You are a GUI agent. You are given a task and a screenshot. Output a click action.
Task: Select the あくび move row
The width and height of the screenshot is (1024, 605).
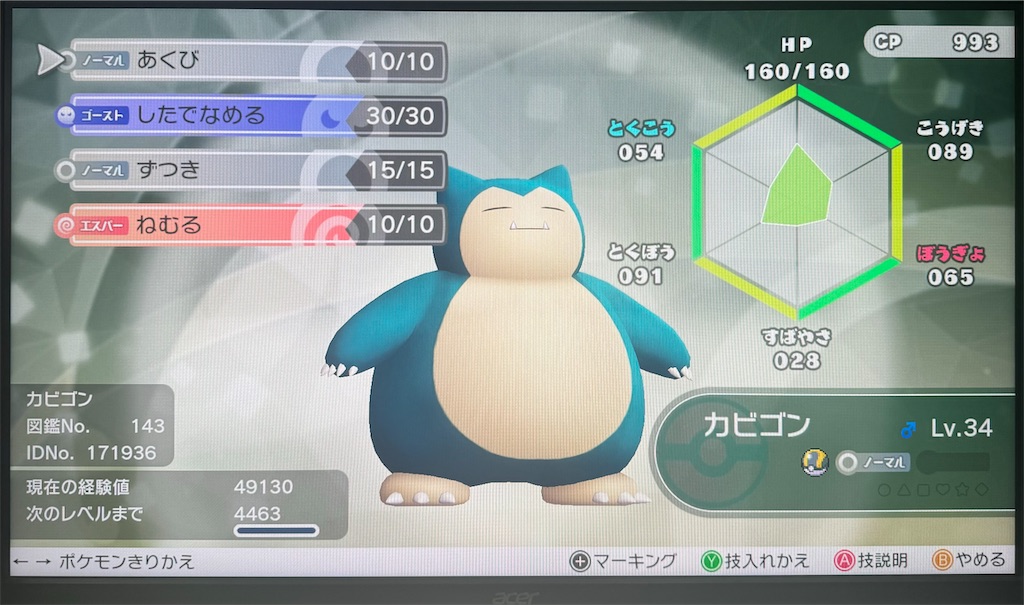250,62
